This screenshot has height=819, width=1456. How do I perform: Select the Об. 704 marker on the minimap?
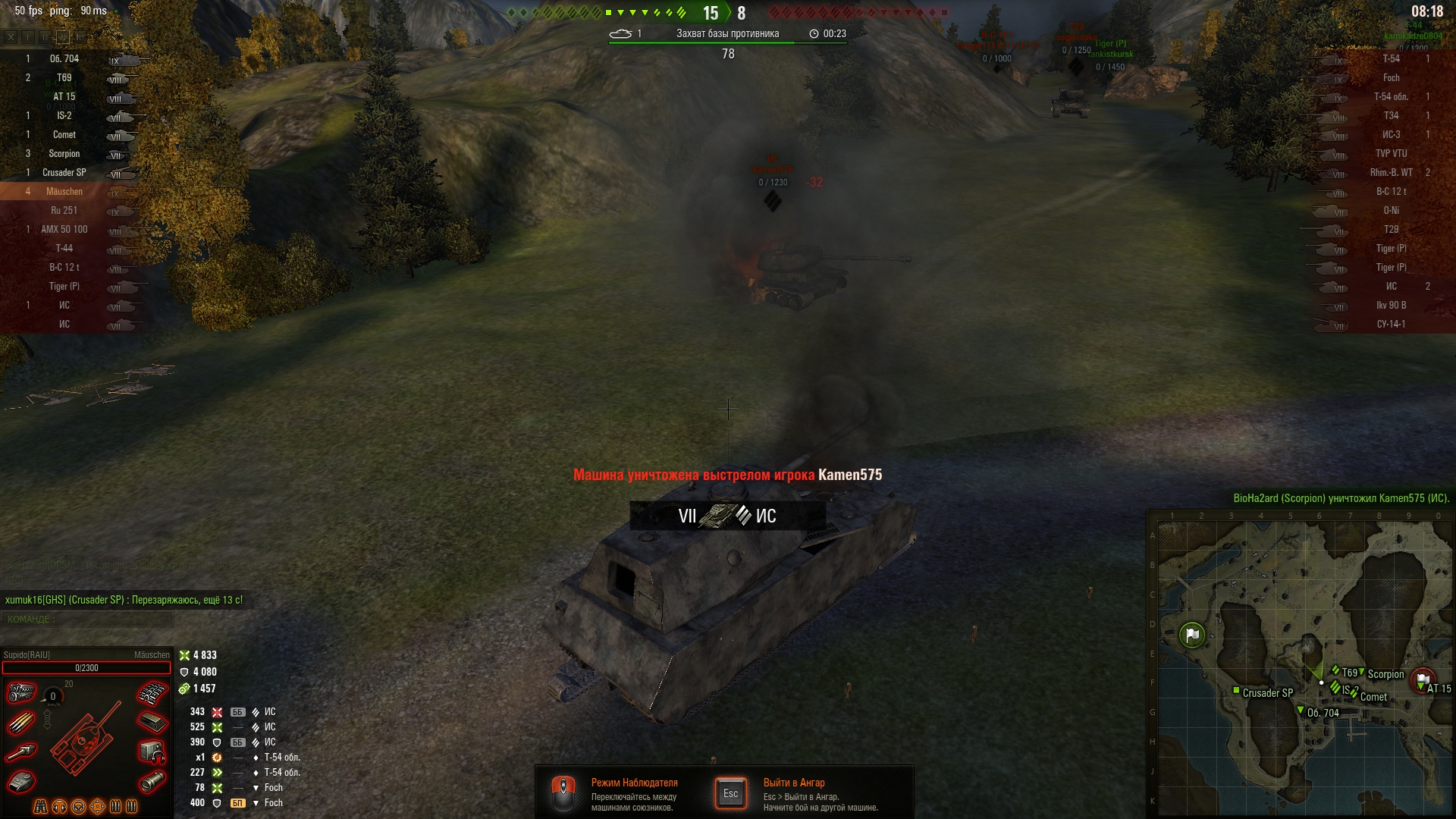pyautogui.click(x=1301, y=711)
